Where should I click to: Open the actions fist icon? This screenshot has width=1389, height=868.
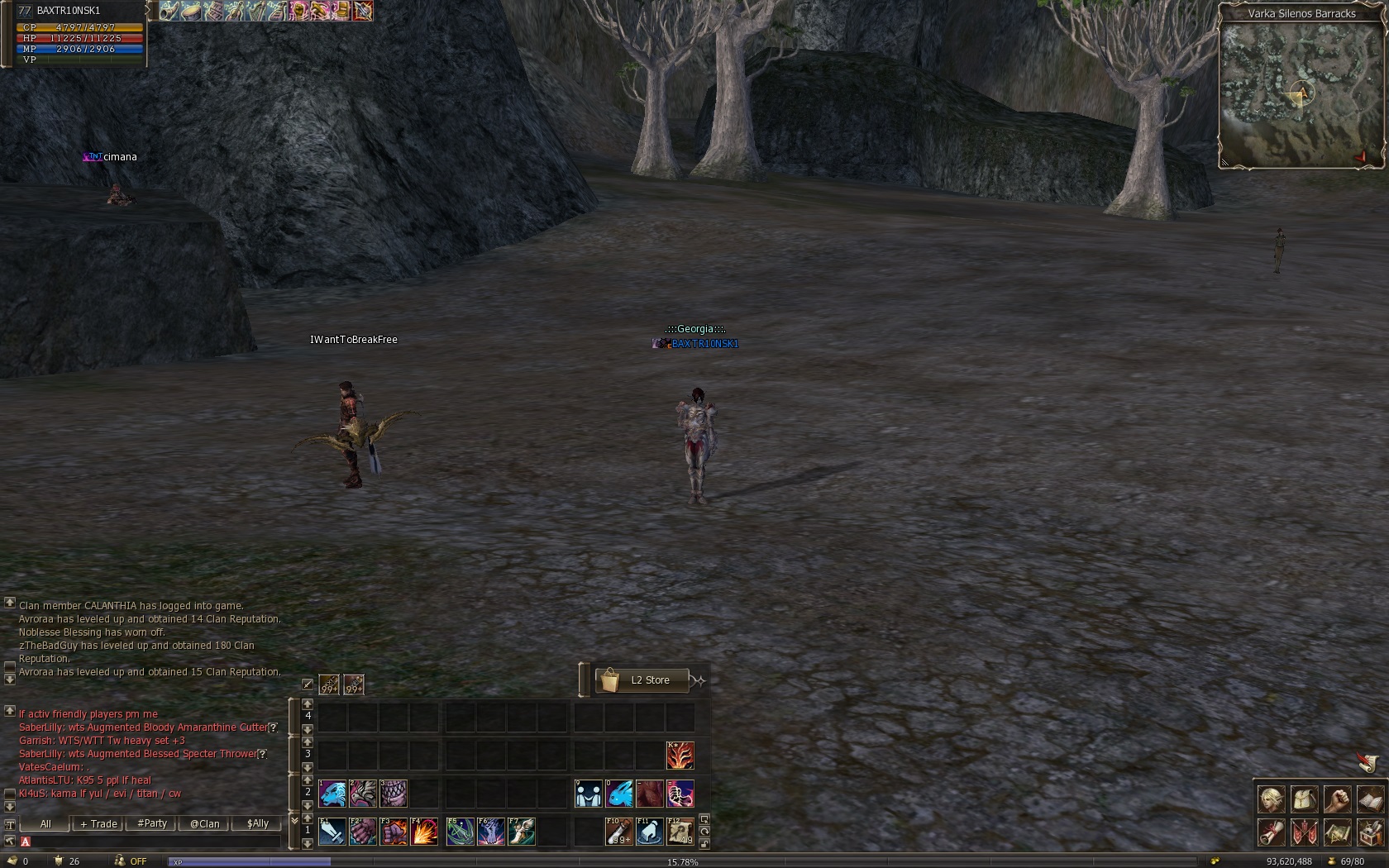tap(1337, 799)
